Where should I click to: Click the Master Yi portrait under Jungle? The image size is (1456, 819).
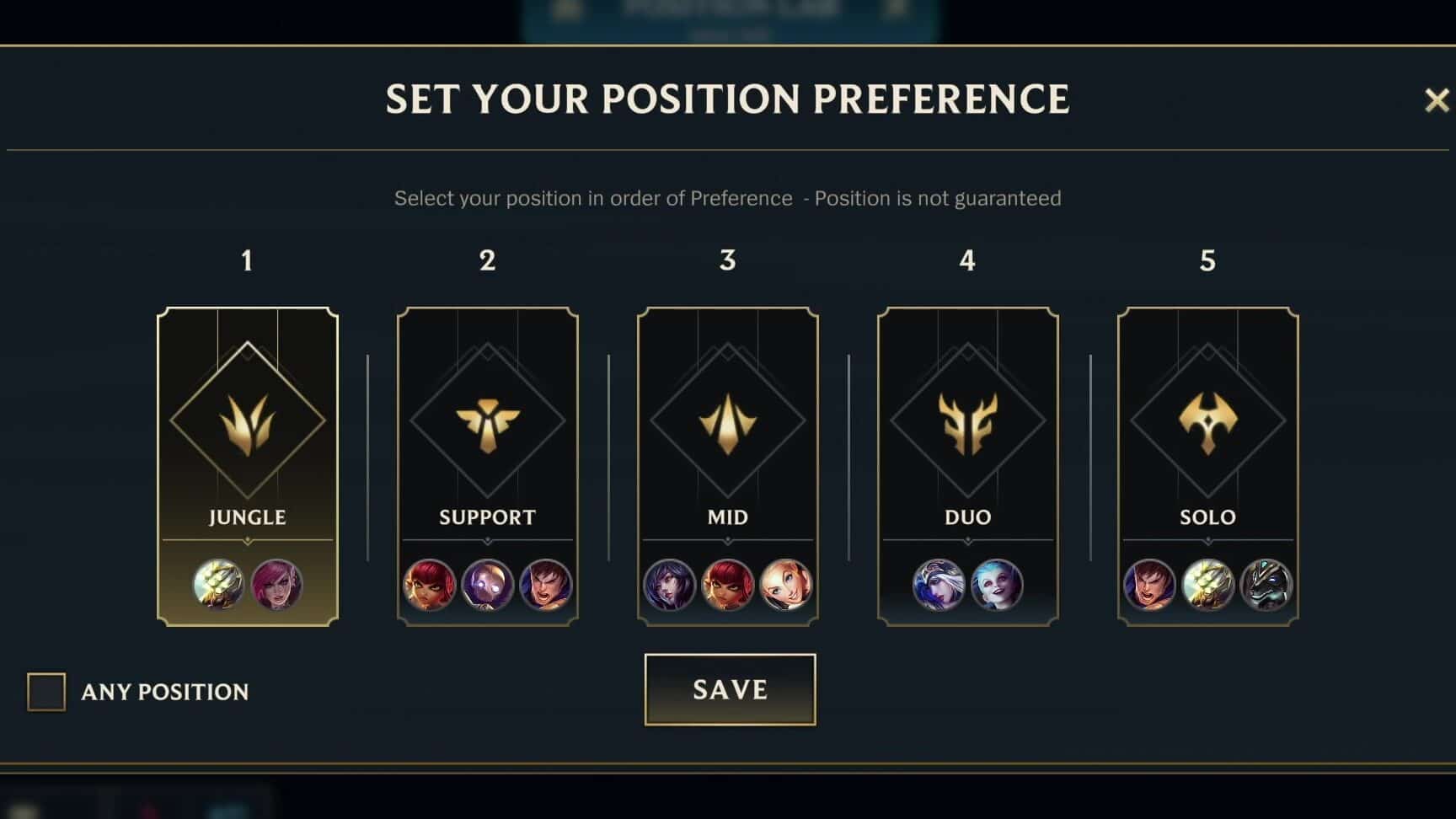point(220,586)
